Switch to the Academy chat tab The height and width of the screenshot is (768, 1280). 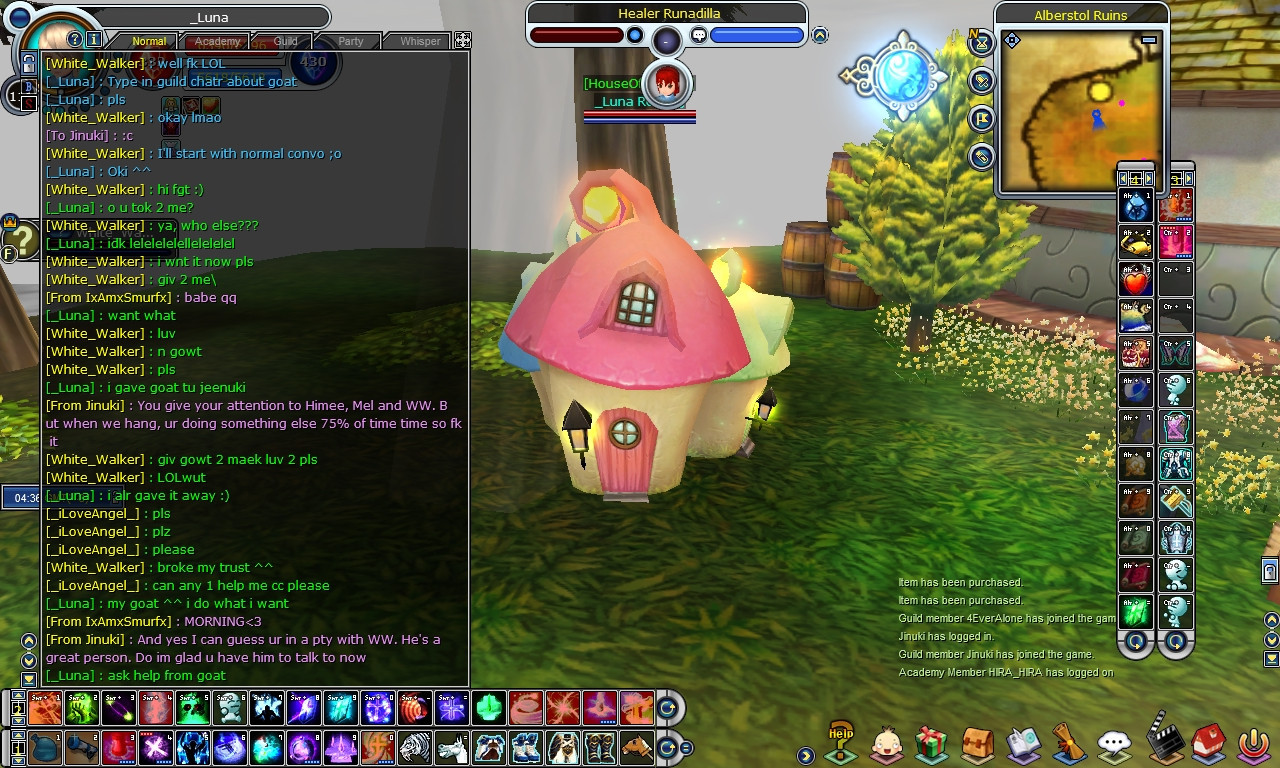coord(217,42)
